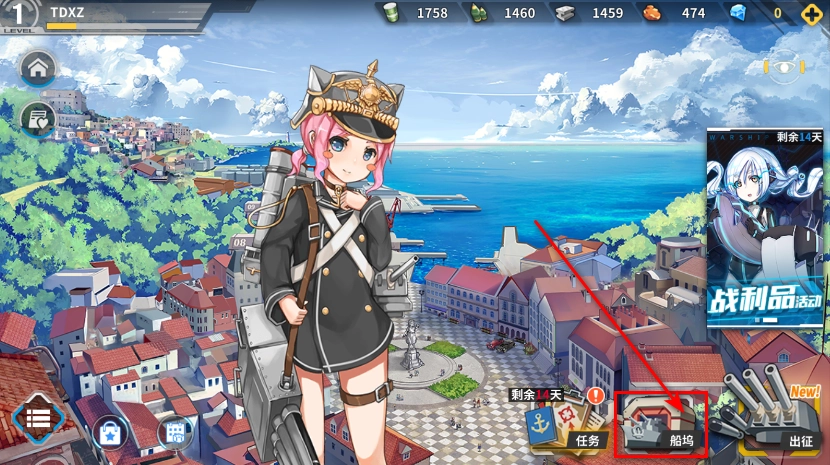The width and height of the screenshot is (830, 465).
Task: Click the home icon button
Action: tap(38, 69)
